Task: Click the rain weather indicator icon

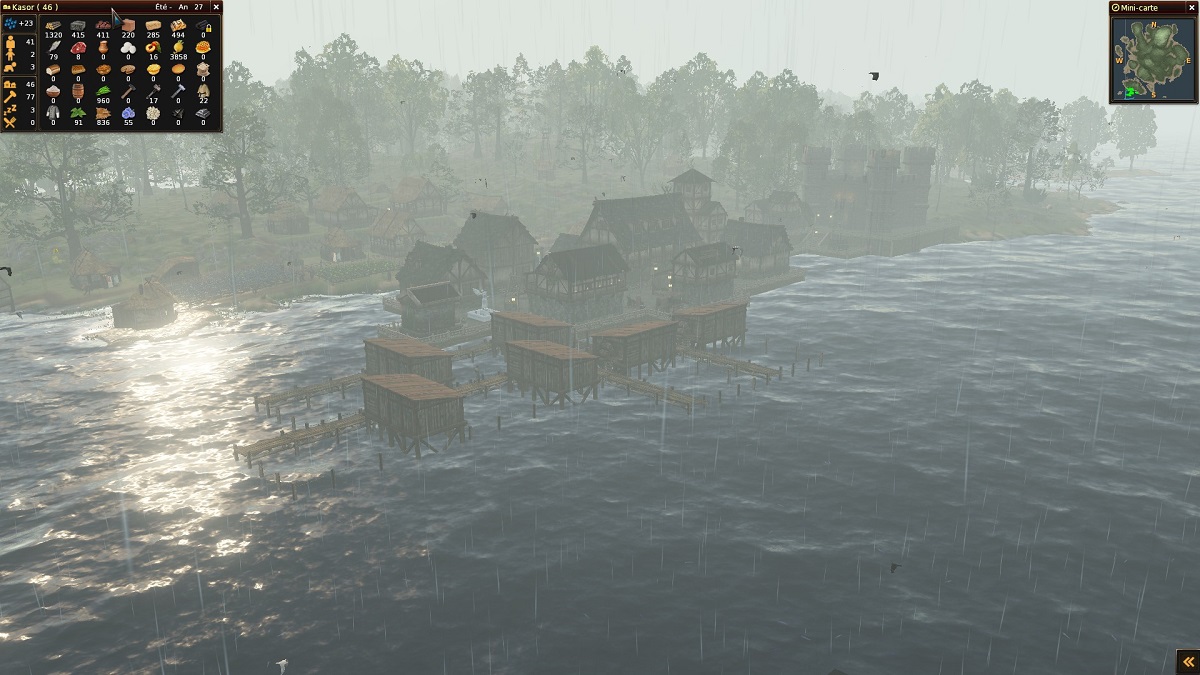Action: 11,22
